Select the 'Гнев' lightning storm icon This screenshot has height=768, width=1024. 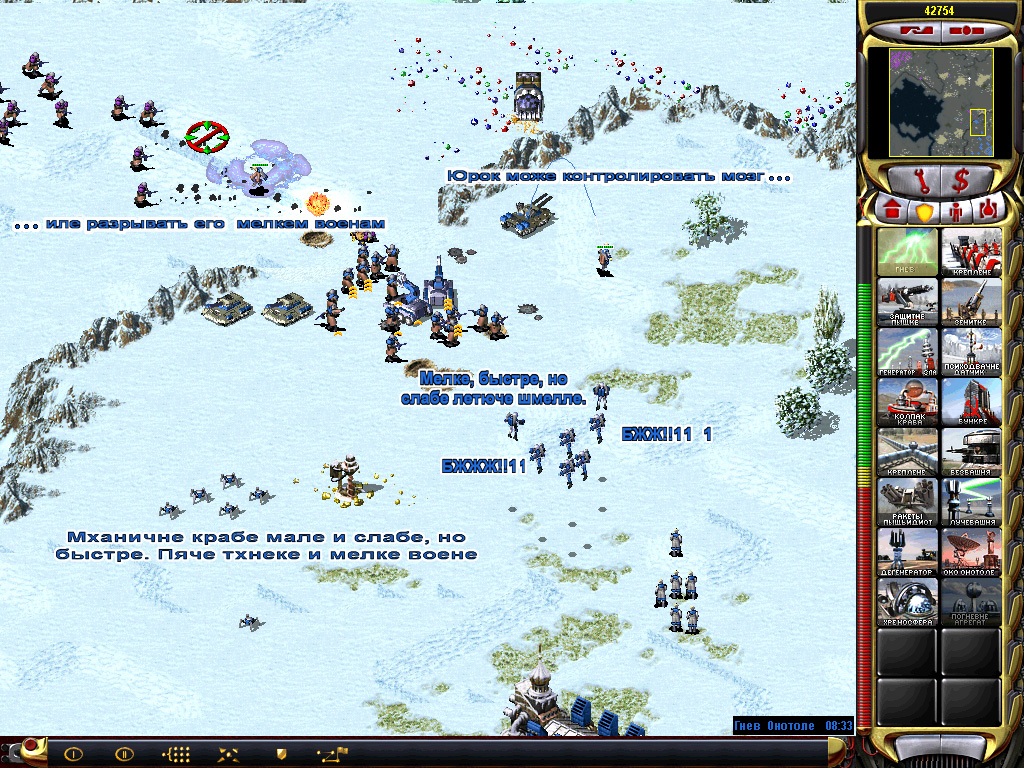908,252
